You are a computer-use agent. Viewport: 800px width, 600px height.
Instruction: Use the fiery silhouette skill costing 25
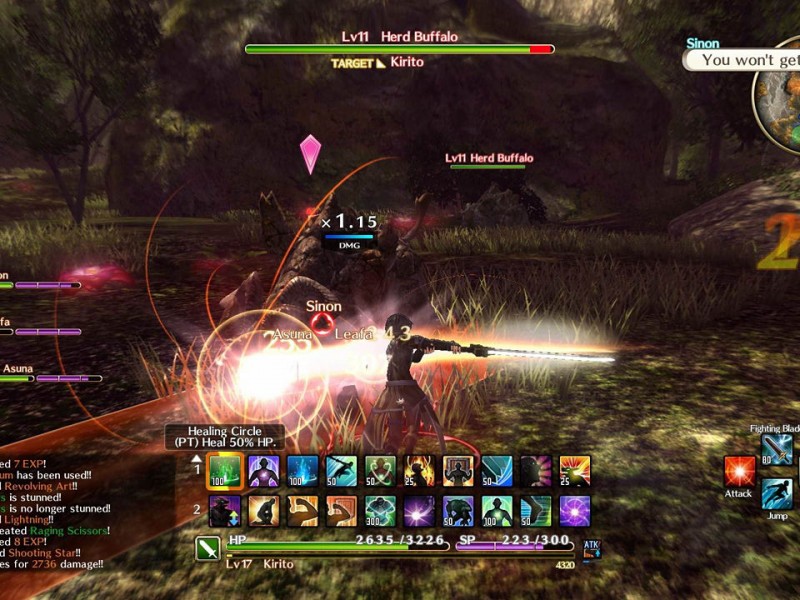coord(419,471)
